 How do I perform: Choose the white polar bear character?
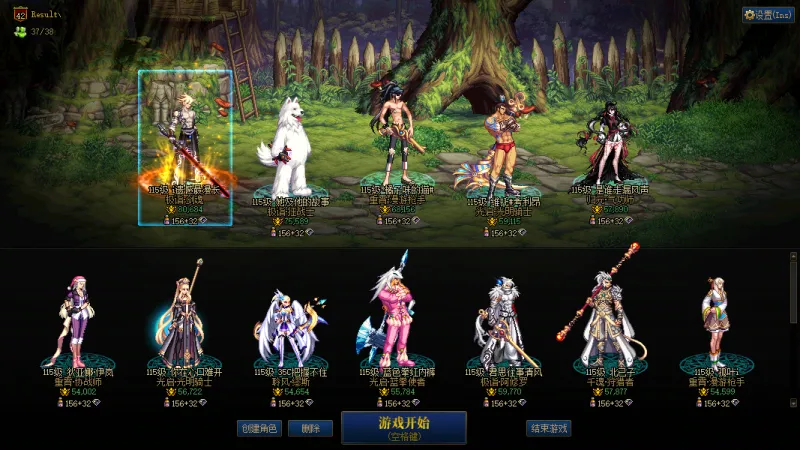click(x=284, y=150)
